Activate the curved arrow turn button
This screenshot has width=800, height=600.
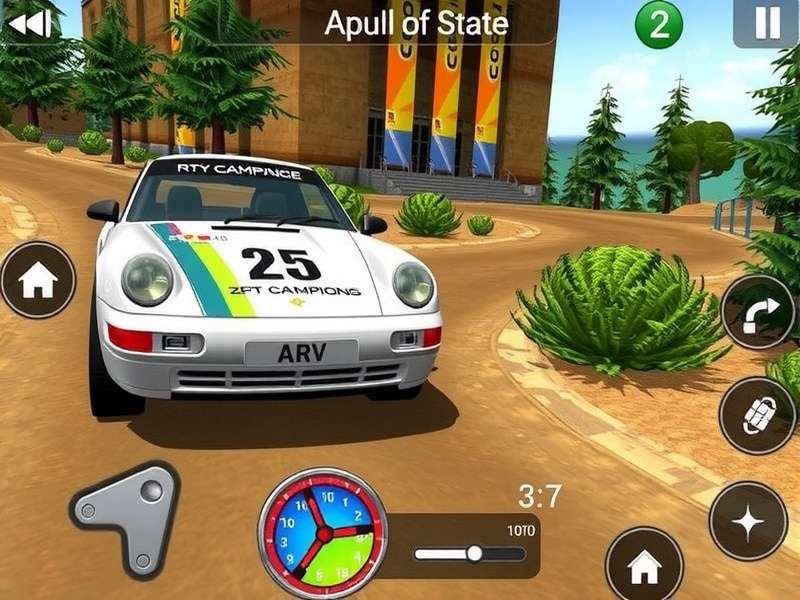[x=757, y=311]
